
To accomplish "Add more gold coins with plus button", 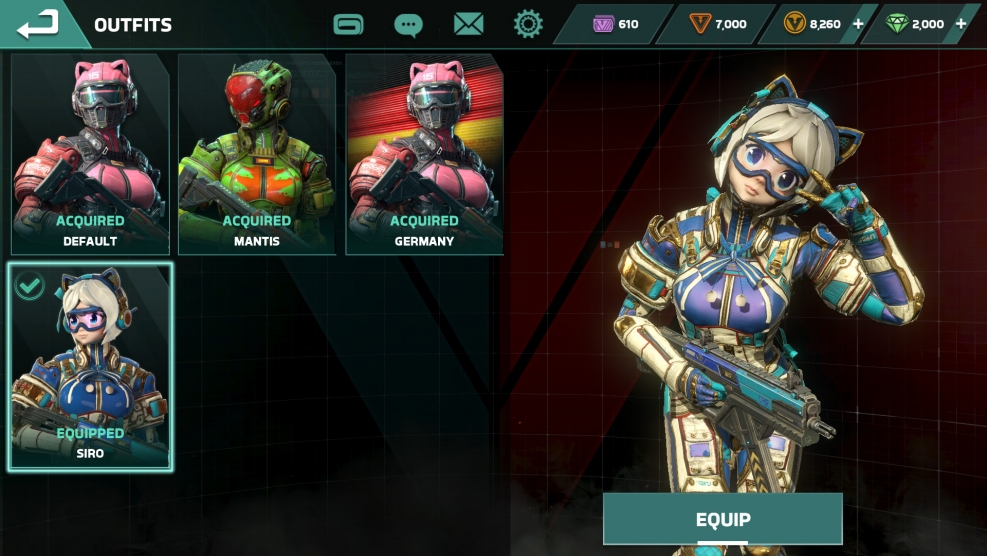I will pyautogui.click(x=858, y=24).
